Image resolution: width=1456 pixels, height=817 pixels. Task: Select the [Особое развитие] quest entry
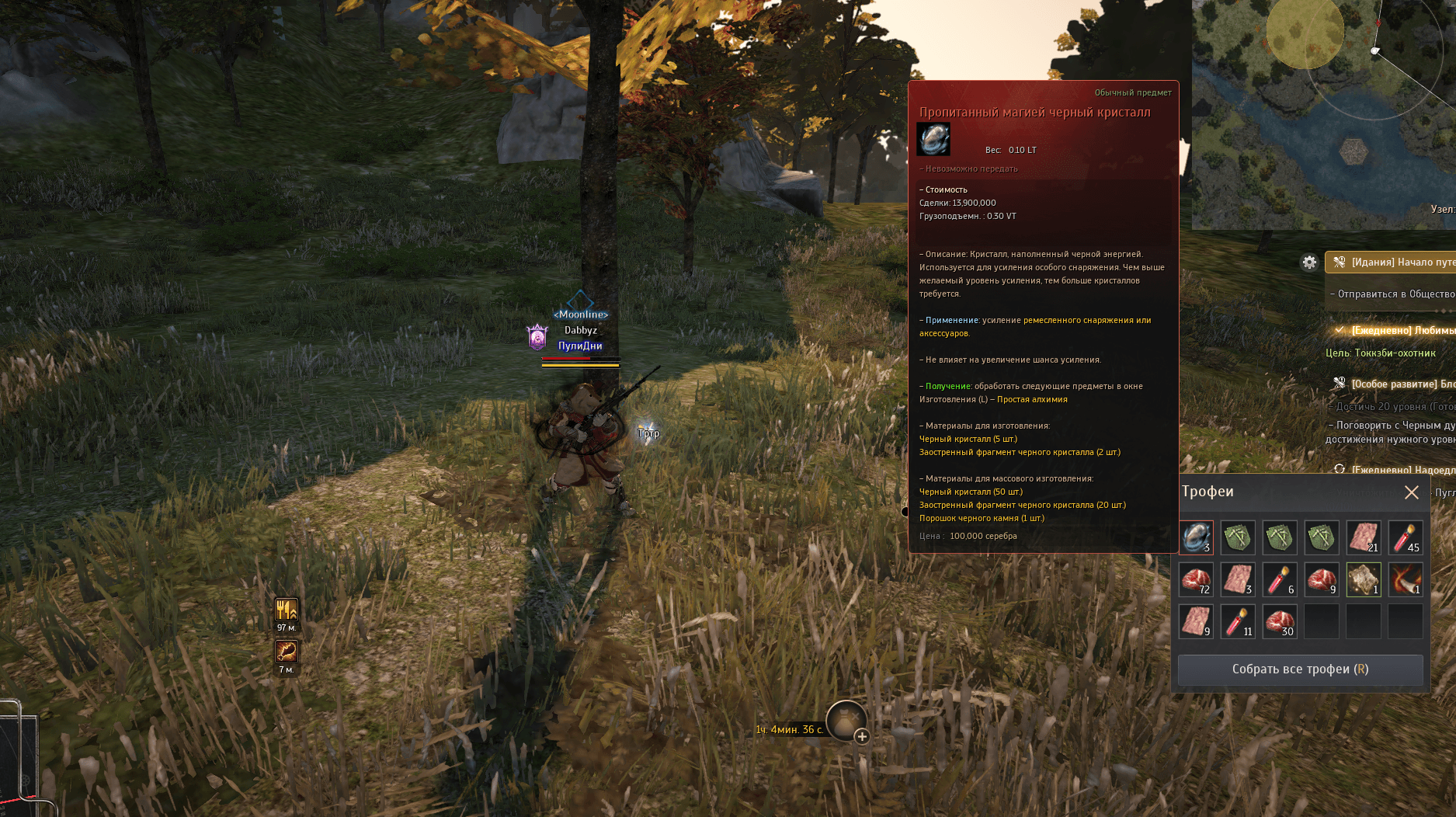pyautogui.click(x=1398, y=384)
